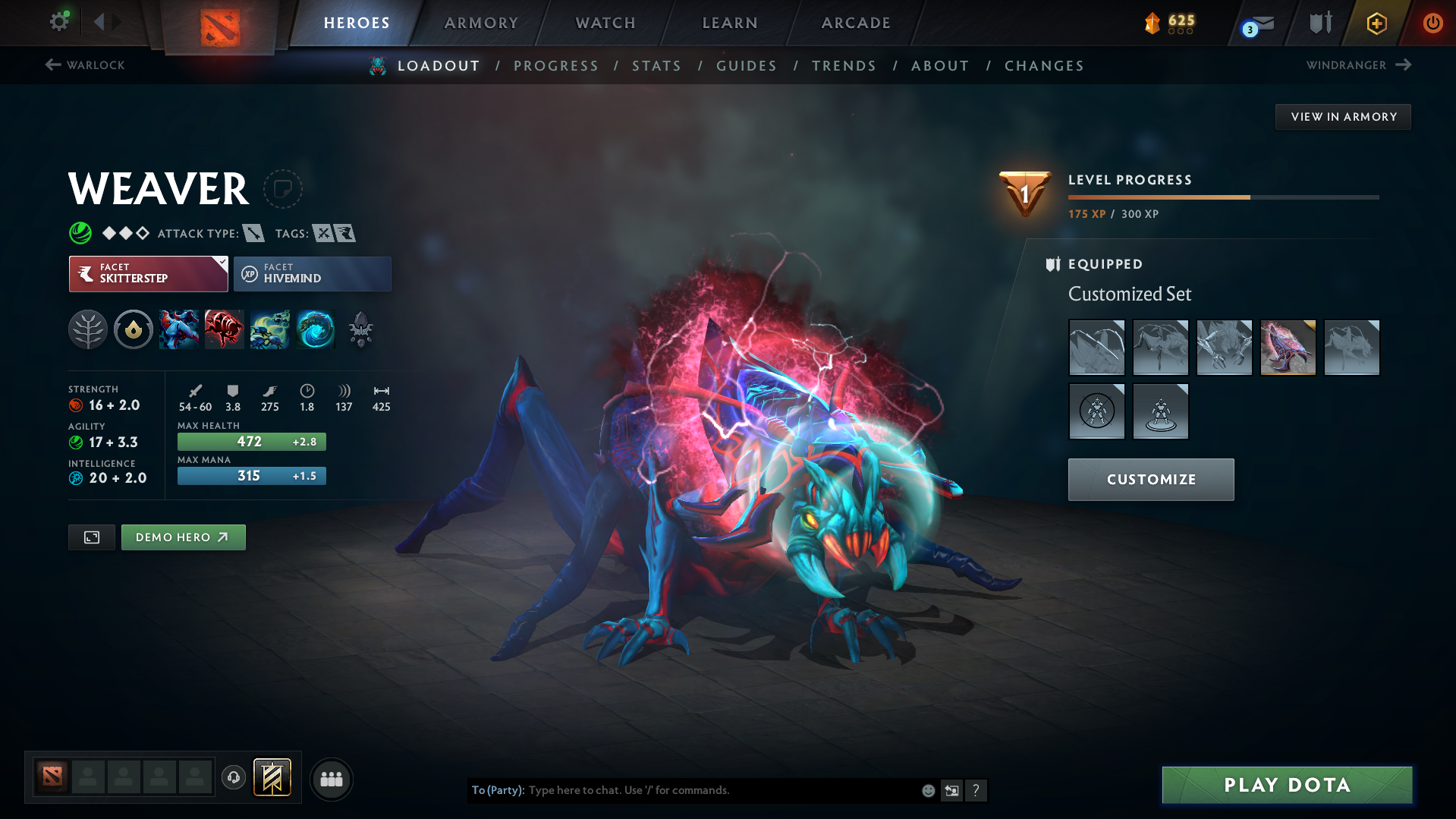Switch to the Armory tab
The width and height of the screenshot is (1456, 819).
coord(481,23)
